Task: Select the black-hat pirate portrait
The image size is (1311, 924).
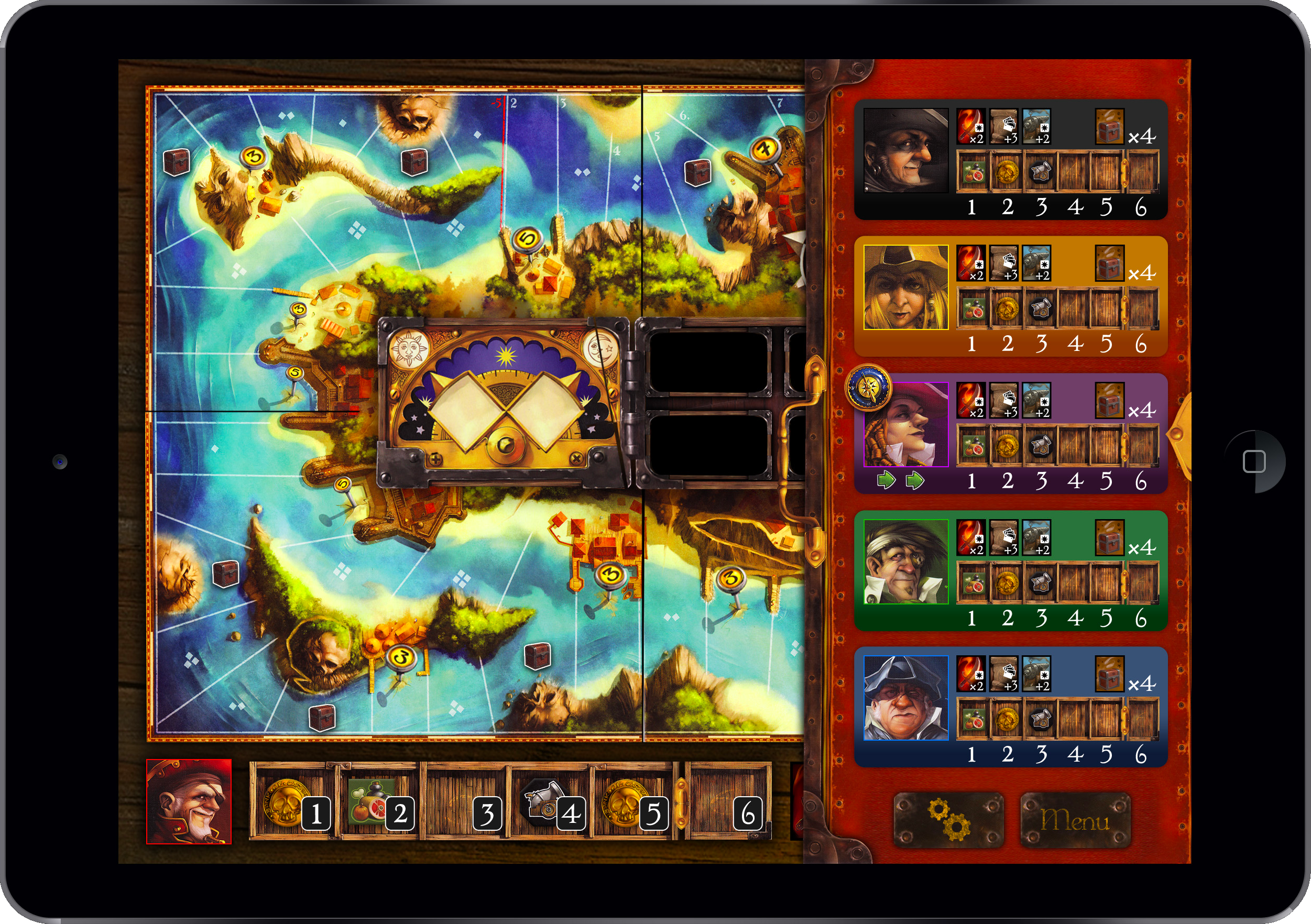Action: click(905, 151)
